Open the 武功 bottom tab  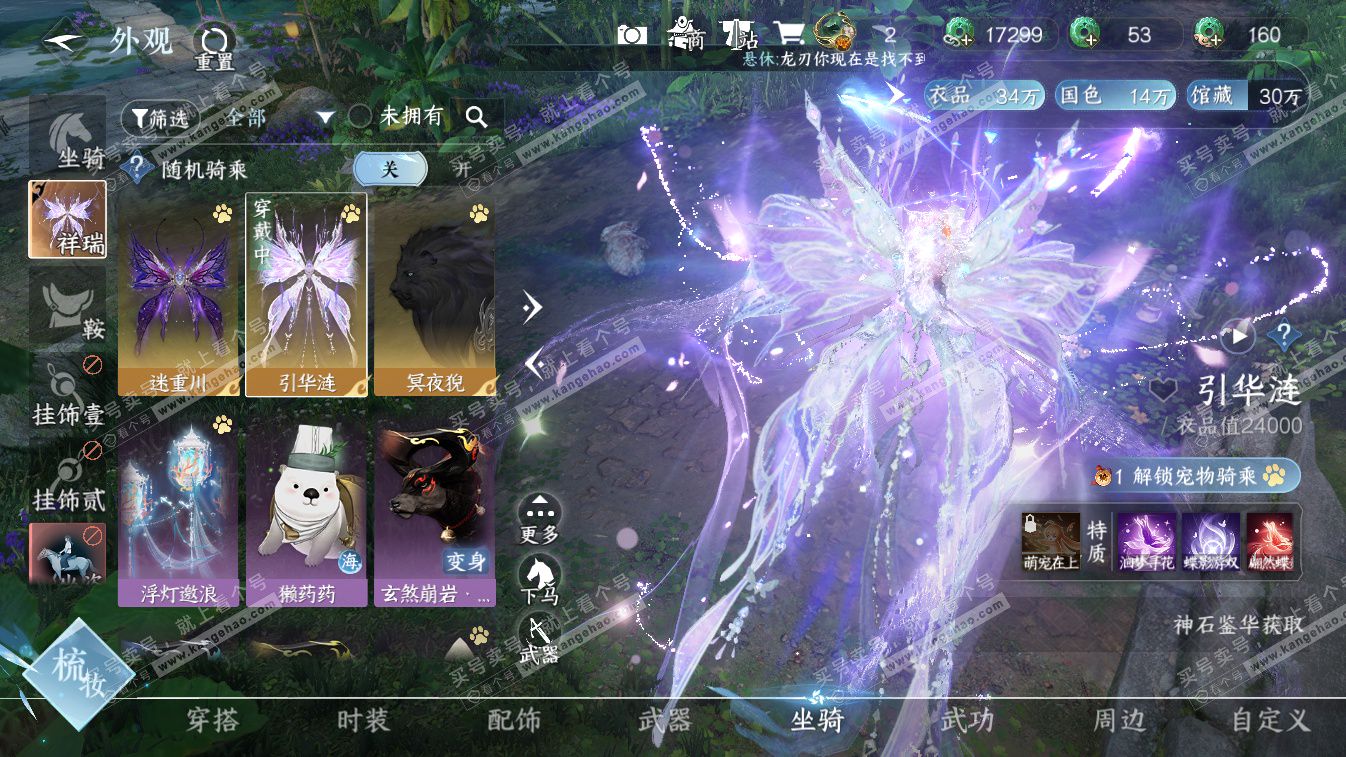tap(967, 720)
